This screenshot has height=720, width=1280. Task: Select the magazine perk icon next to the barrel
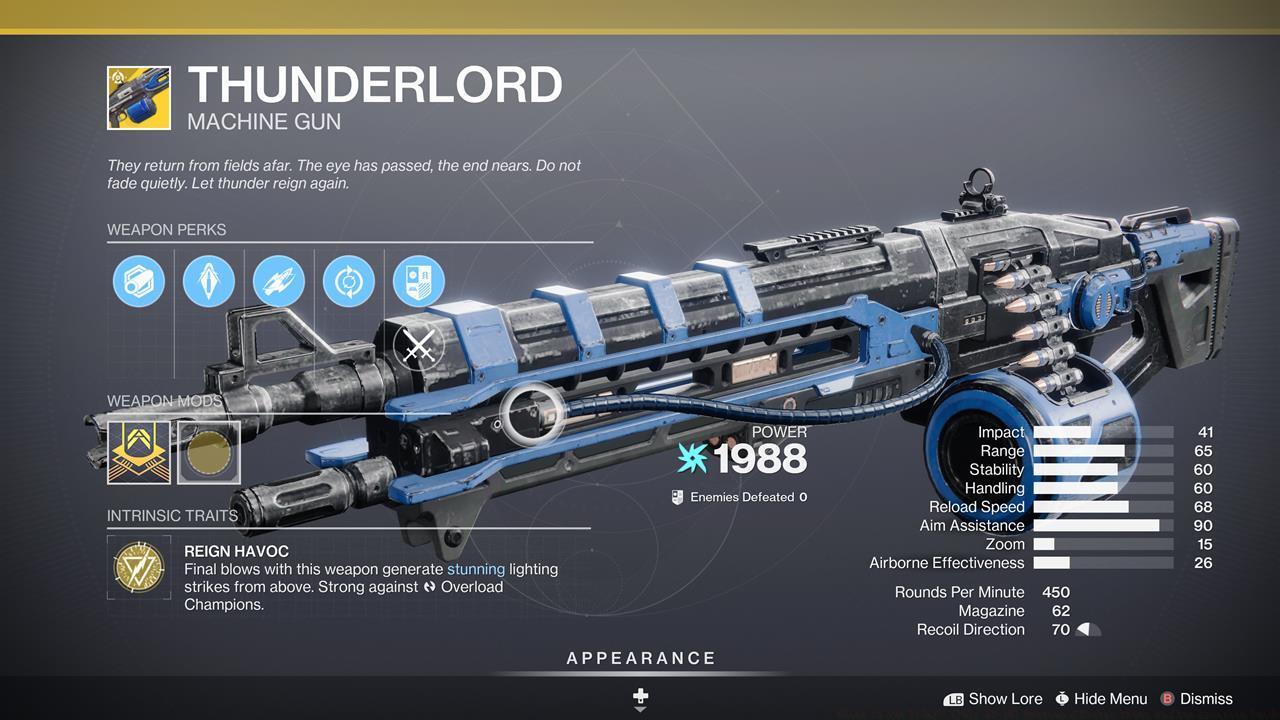(208, 281)
